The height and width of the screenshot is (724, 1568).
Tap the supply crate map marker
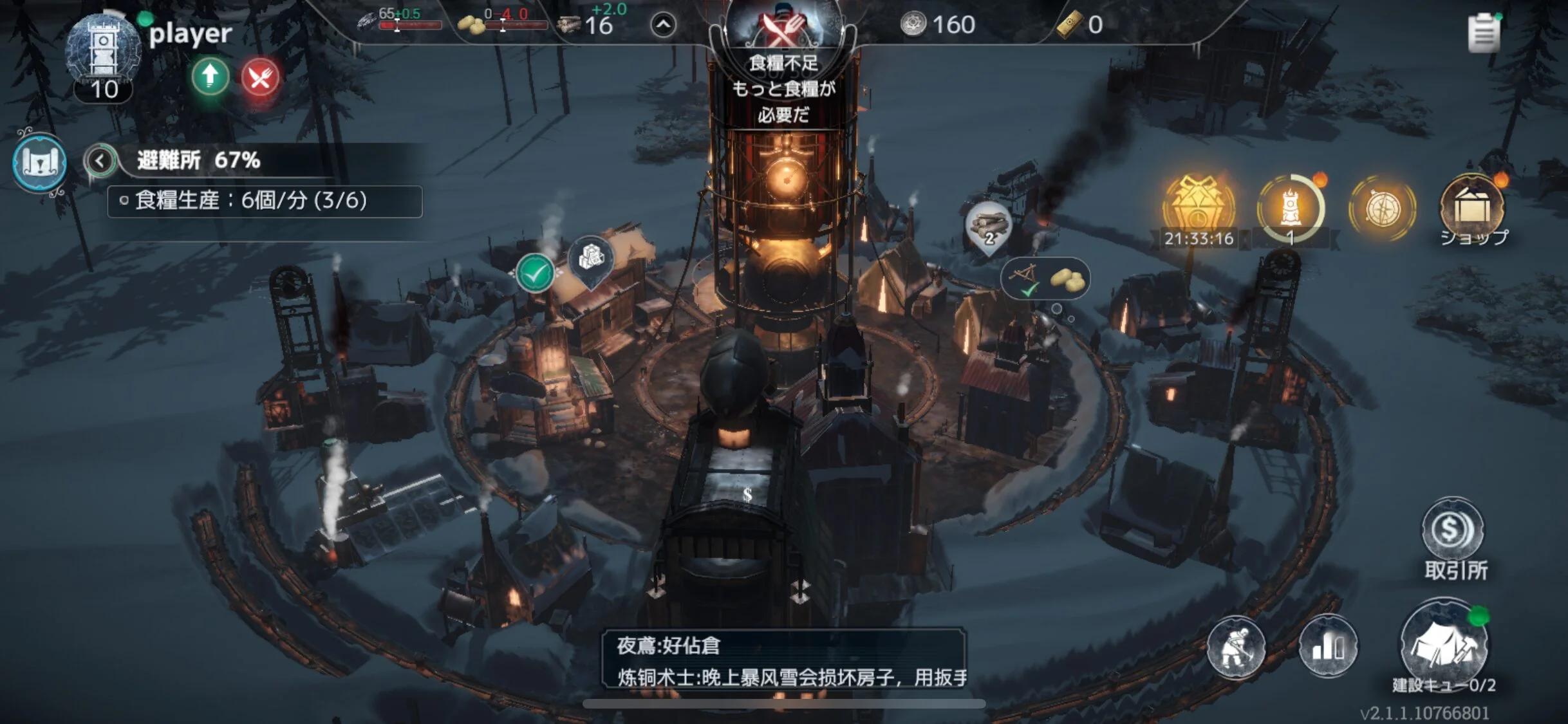[x=590, y=258]
